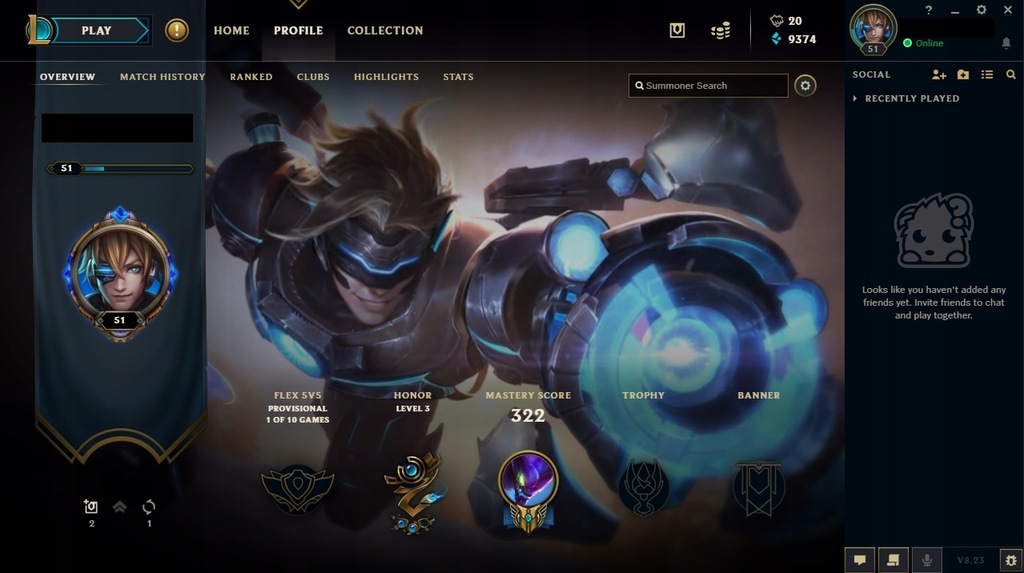This screenshot has height=573, width=1024.
Task: Select the Clubs tab
Action: point(313,77)
